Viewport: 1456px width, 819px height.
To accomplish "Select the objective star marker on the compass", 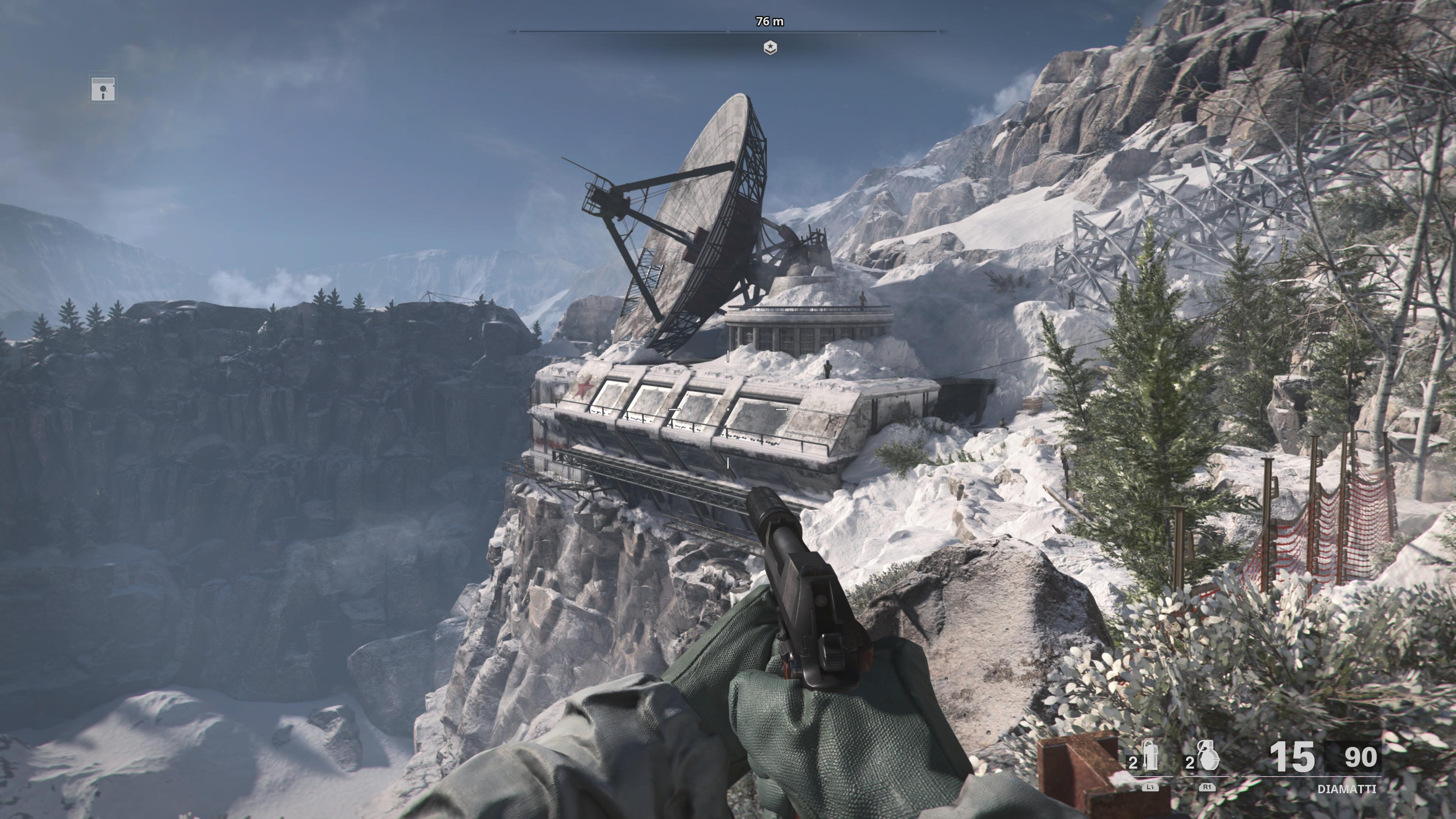I will (x=770, y=47).
